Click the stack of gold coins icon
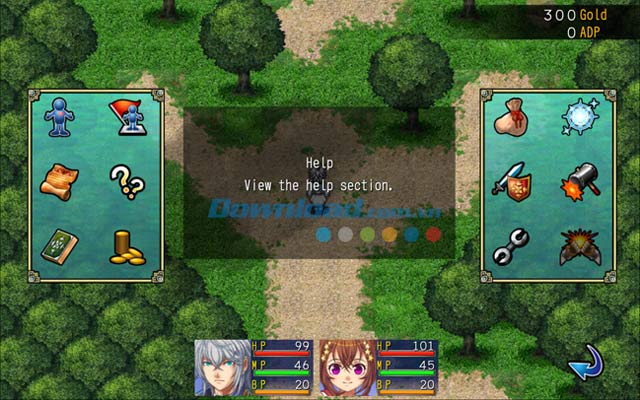The image size is (640, 400). [x=125, y=247]
